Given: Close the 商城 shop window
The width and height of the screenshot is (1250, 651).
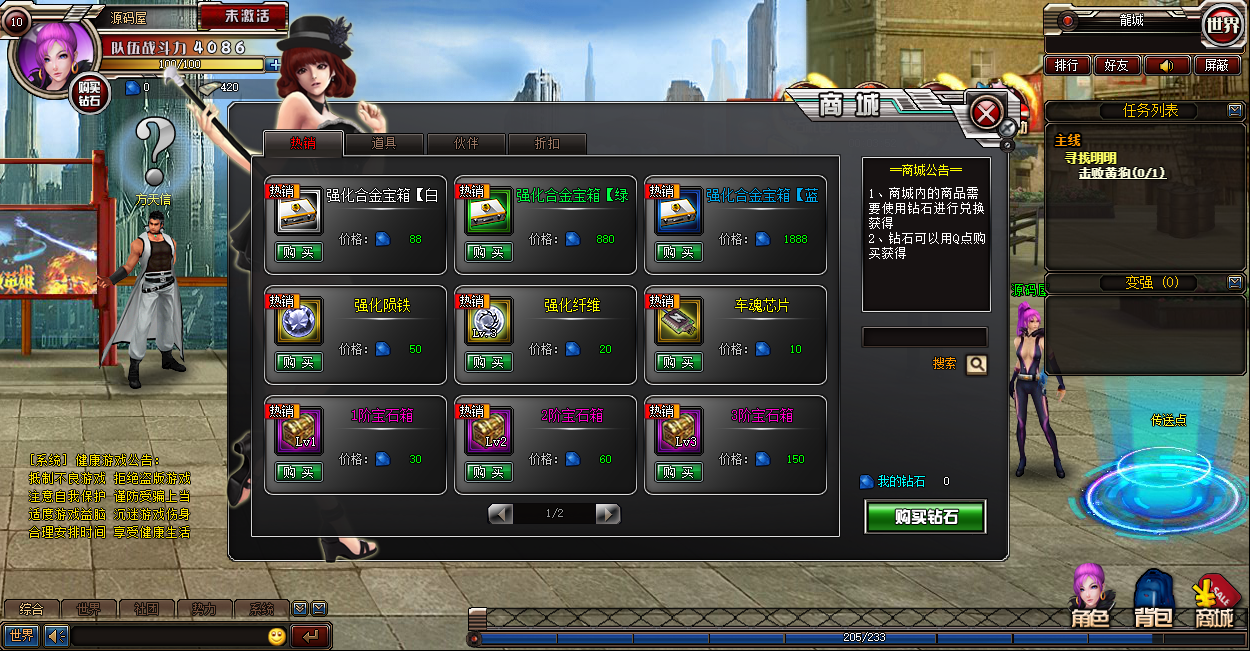Looking at the screenshot, I should point(986,113).
